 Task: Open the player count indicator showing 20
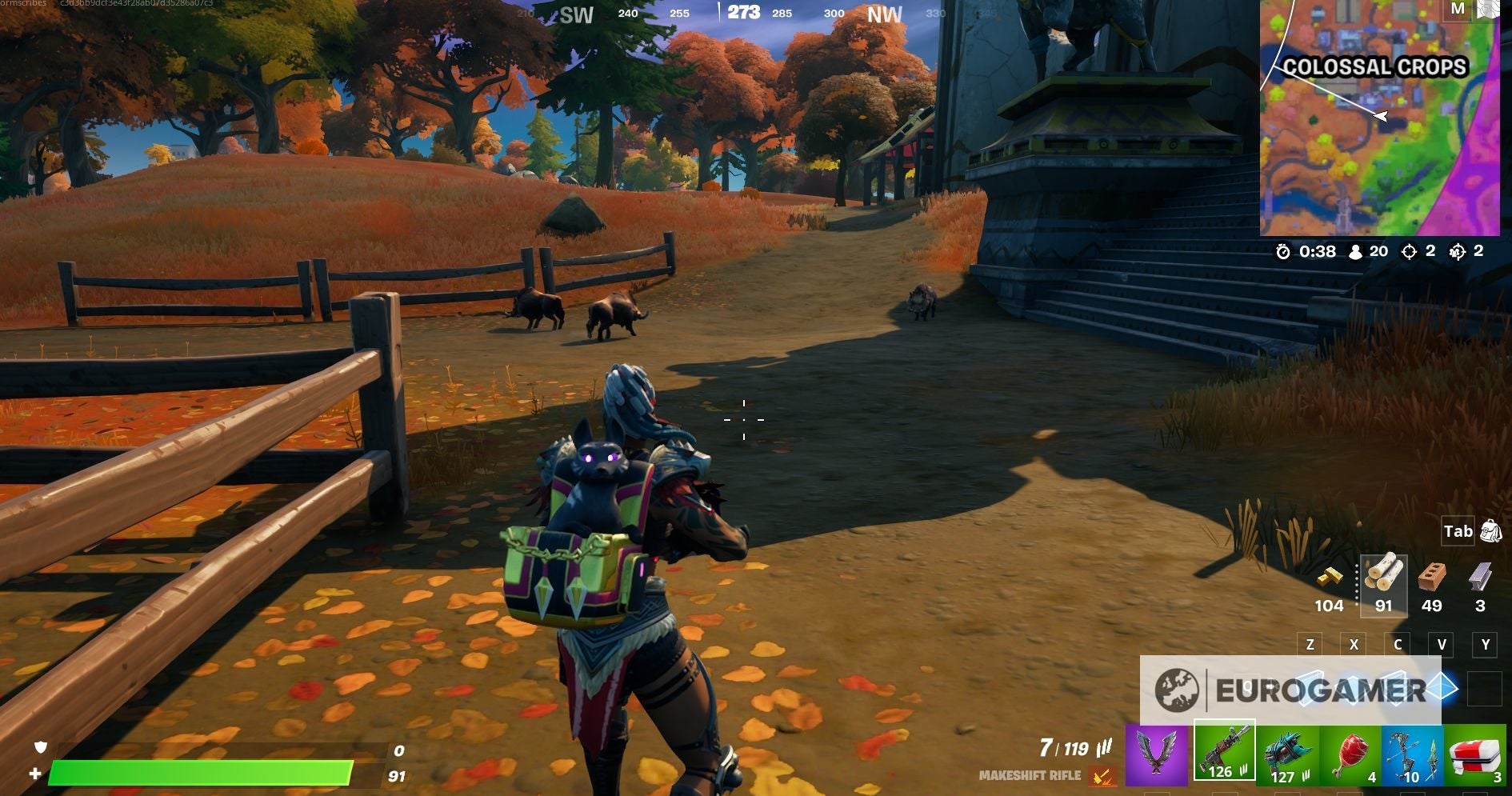coord(1370,251)
